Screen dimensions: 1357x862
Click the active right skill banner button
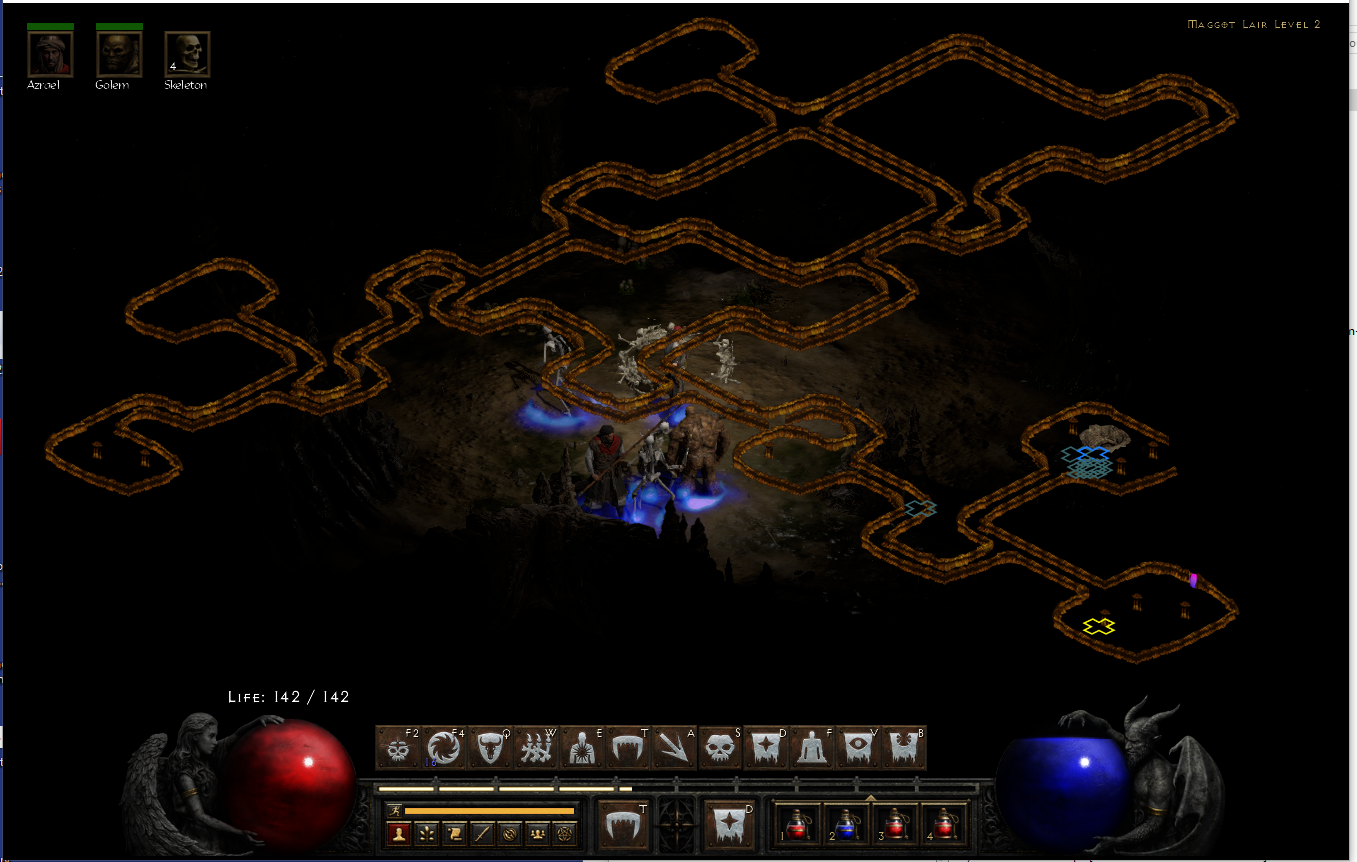(729, 823)
